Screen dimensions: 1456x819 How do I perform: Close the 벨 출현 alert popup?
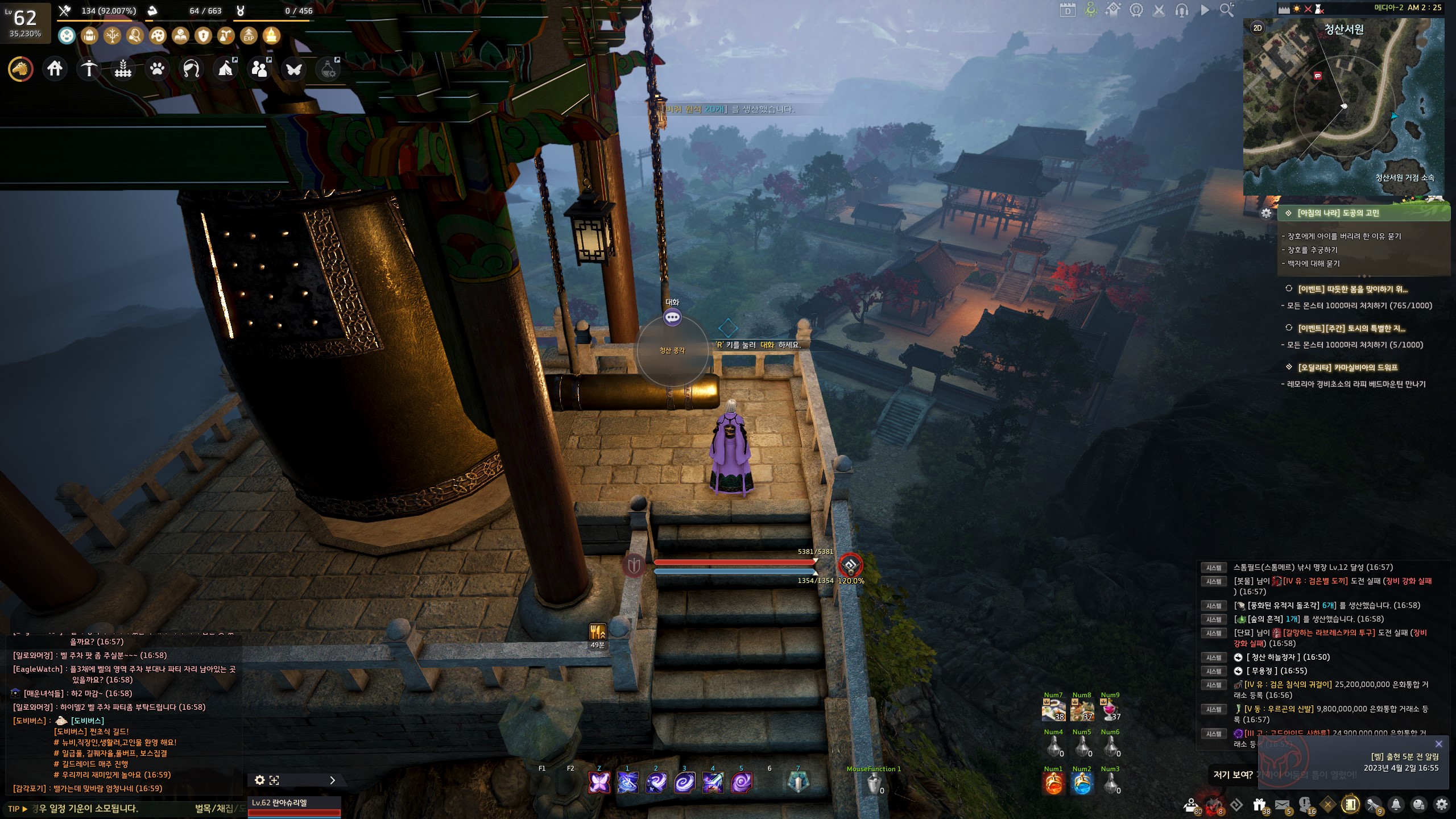1438,744
